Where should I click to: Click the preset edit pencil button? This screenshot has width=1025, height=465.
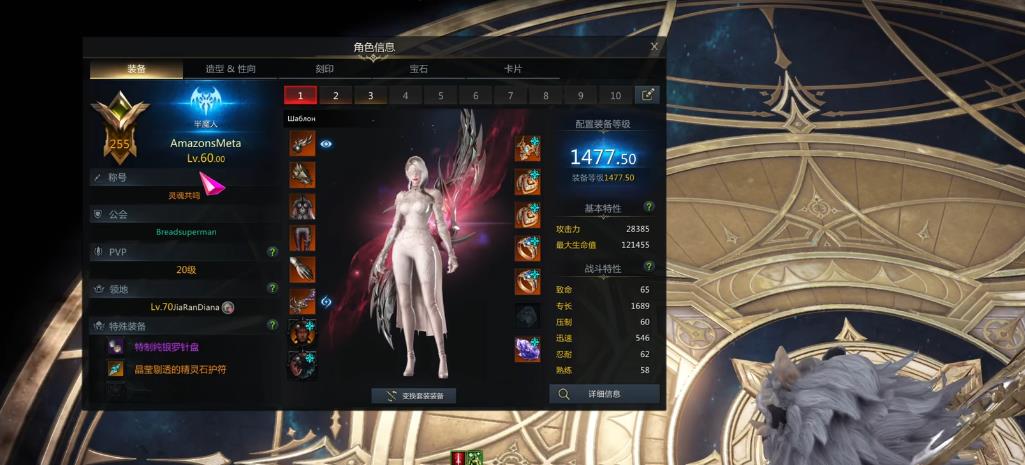[648, 95]
